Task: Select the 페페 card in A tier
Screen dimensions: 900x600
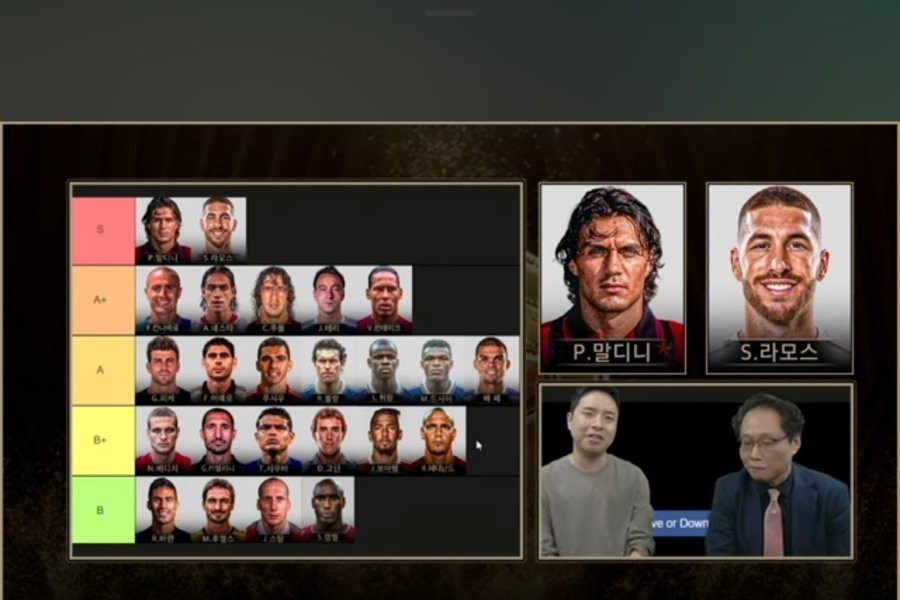Action: [x=491, y=369]
